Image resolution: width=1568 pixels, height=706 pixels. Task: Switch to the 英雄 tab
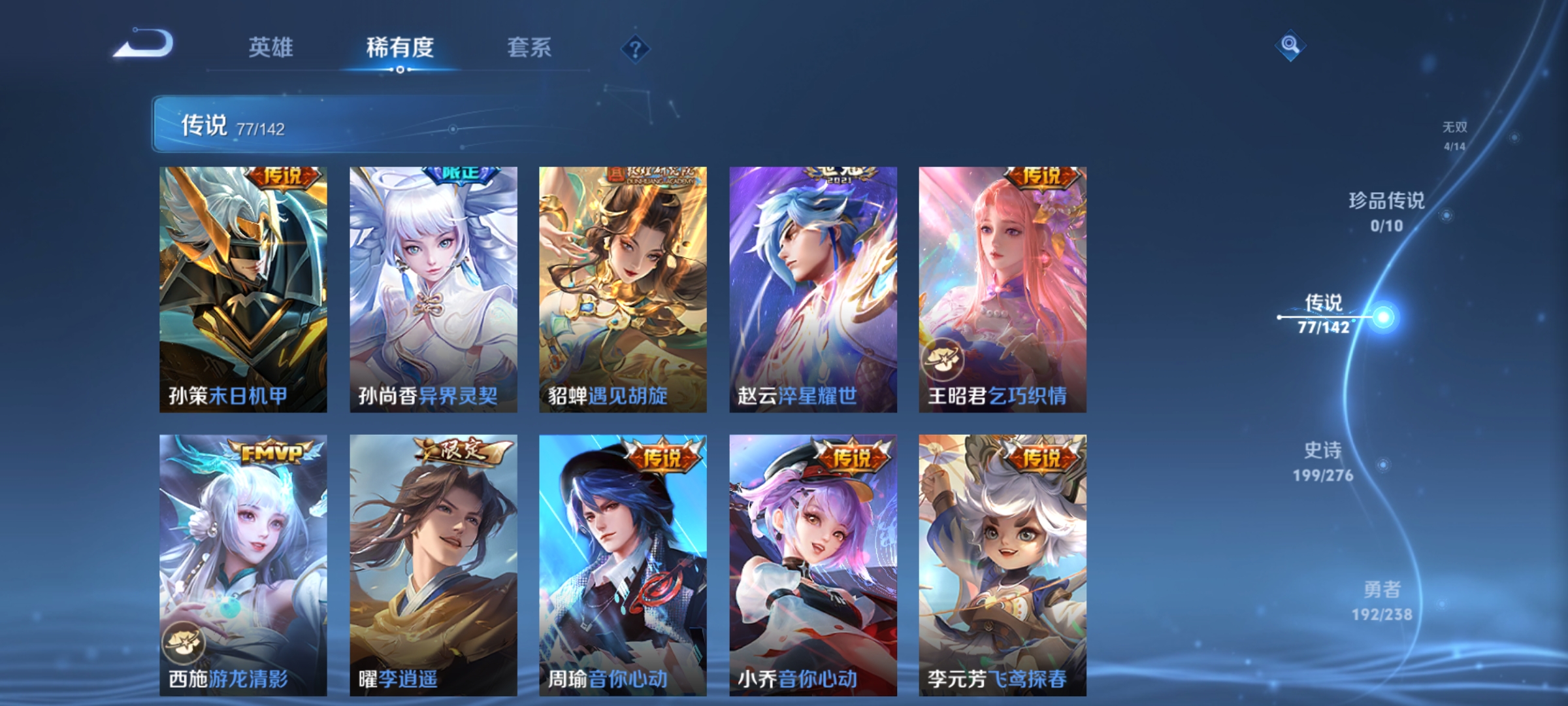click(272, 46)
